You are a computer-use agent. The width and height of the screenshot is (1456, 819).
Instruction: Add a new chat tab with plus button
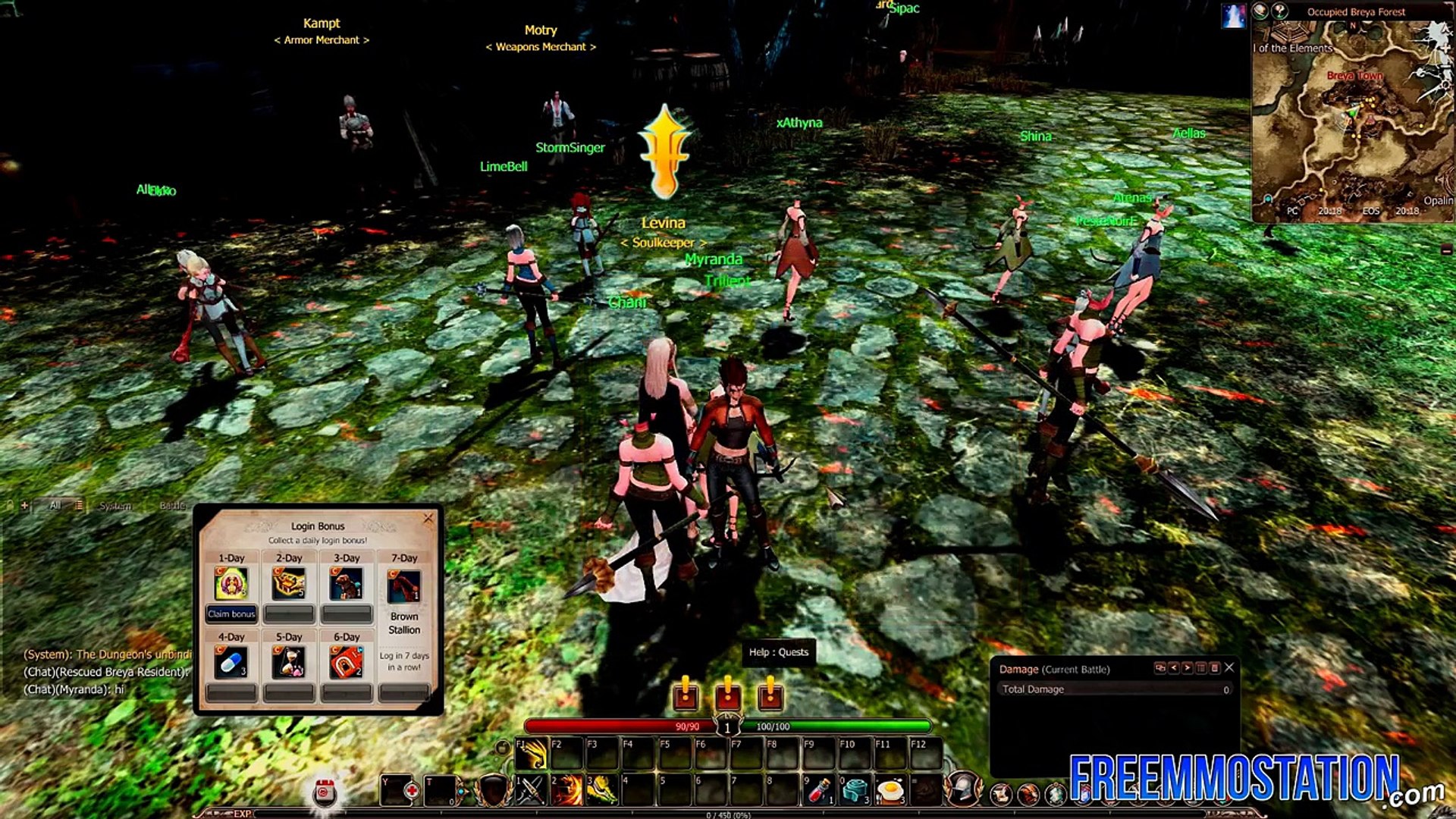24,505
